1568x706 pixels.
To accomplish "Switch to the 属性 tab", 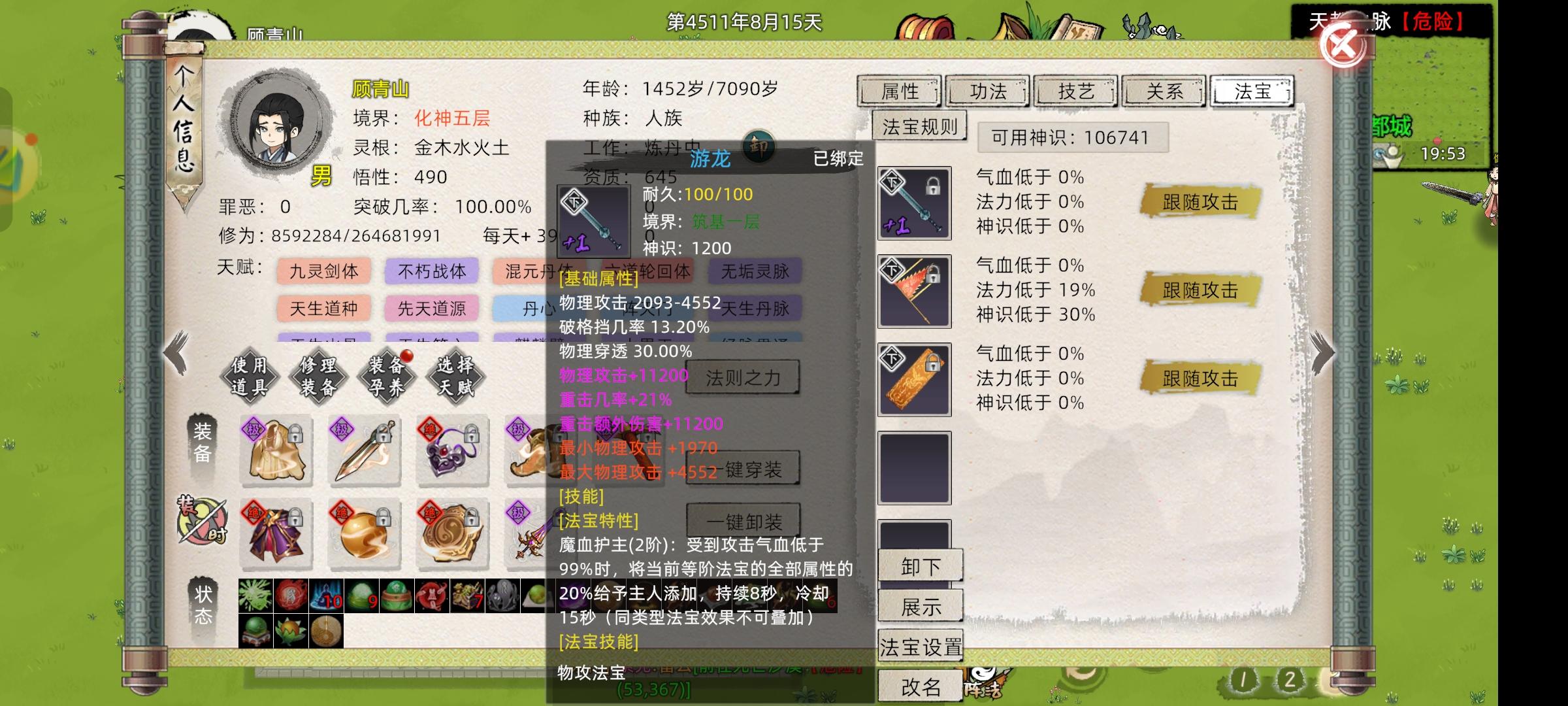I will [900, 92].
